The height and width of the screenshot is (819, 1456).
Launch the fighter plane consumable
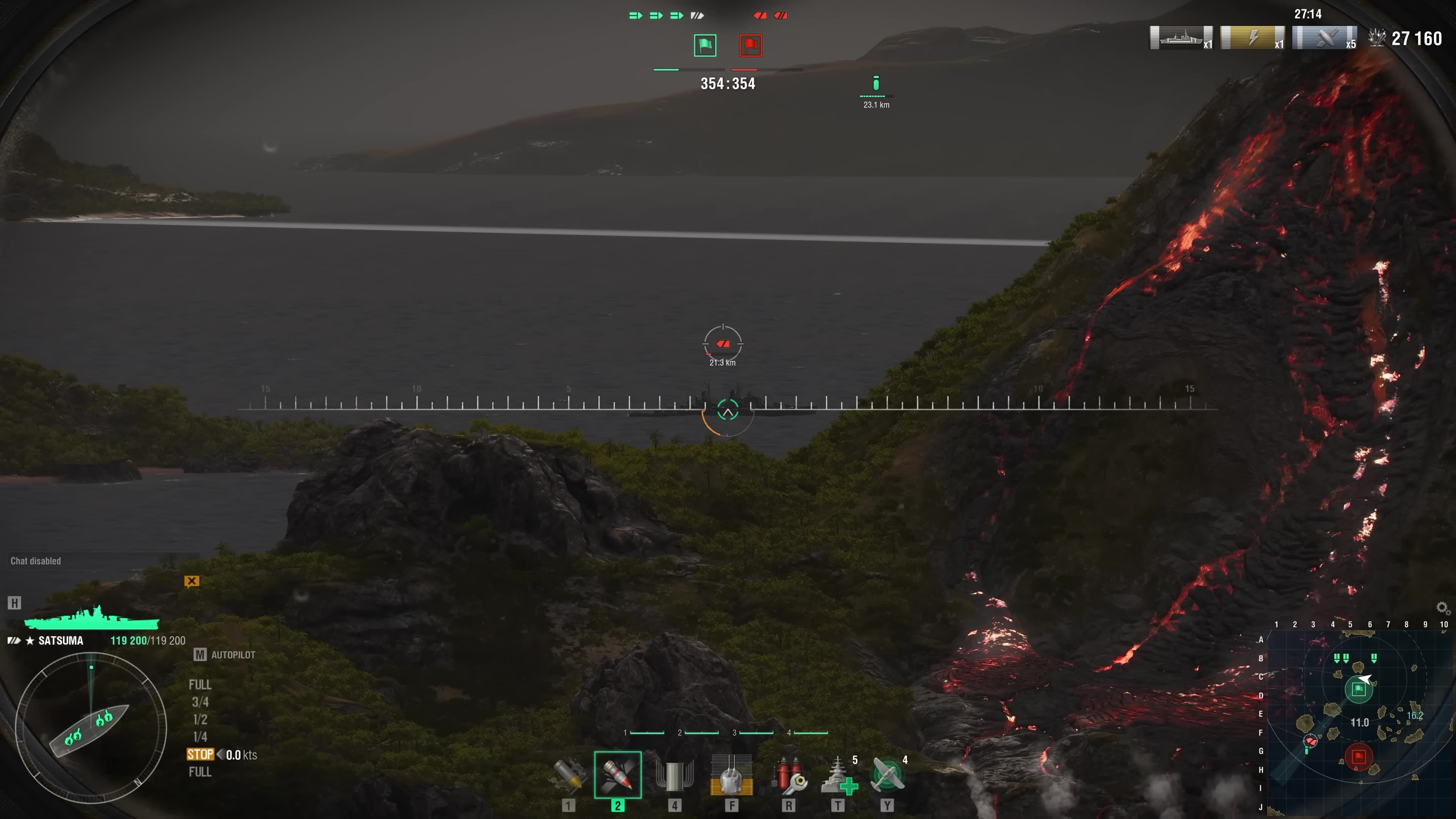pyautogui.click(x=887, y=775)
